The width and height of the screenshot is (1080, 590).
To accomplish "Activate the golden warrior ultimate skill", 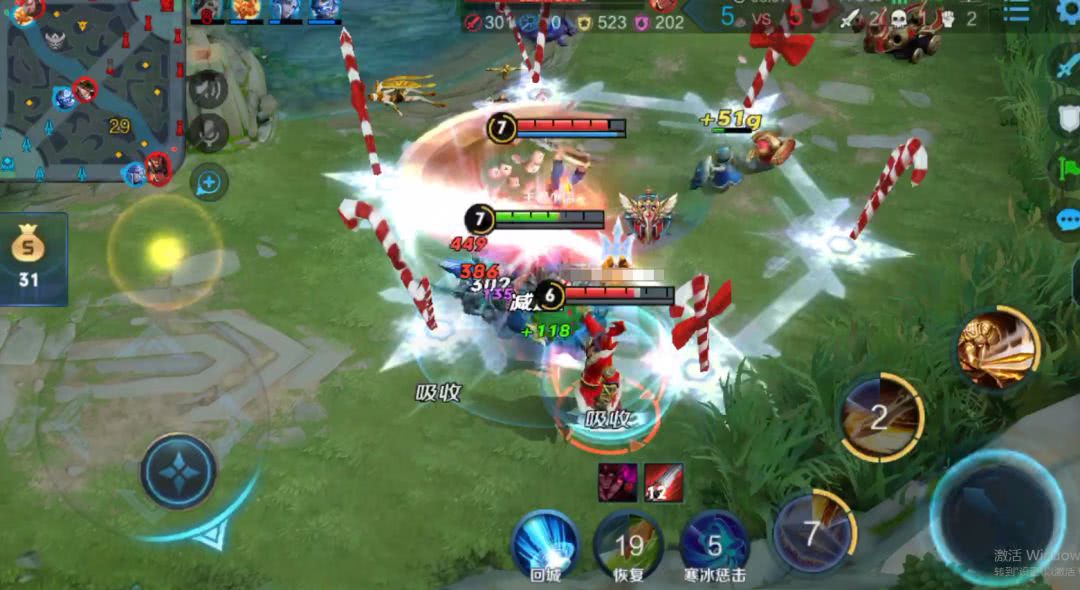I will click(995, 348).
